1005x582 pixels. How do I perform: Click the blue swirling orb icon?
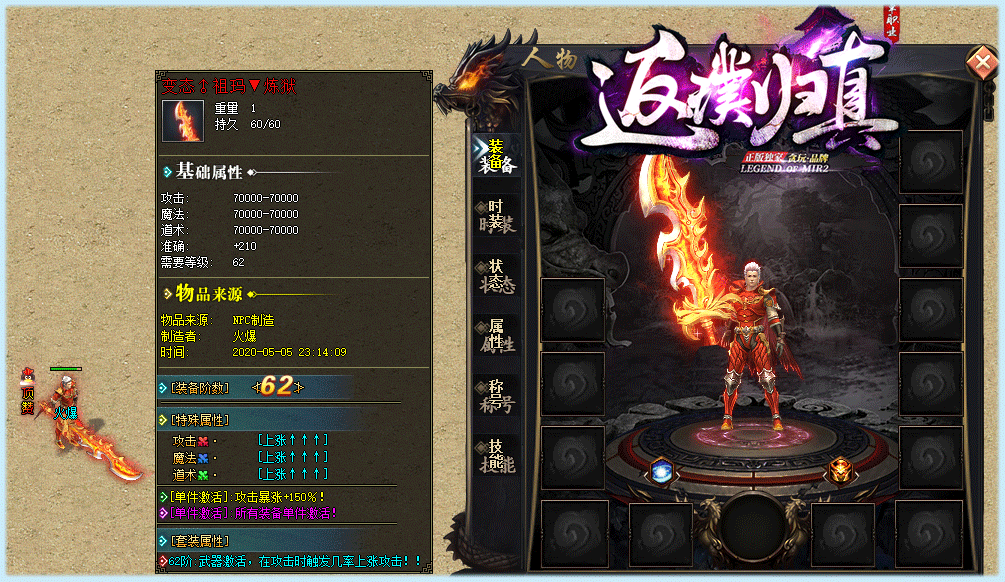coord(660,471)
